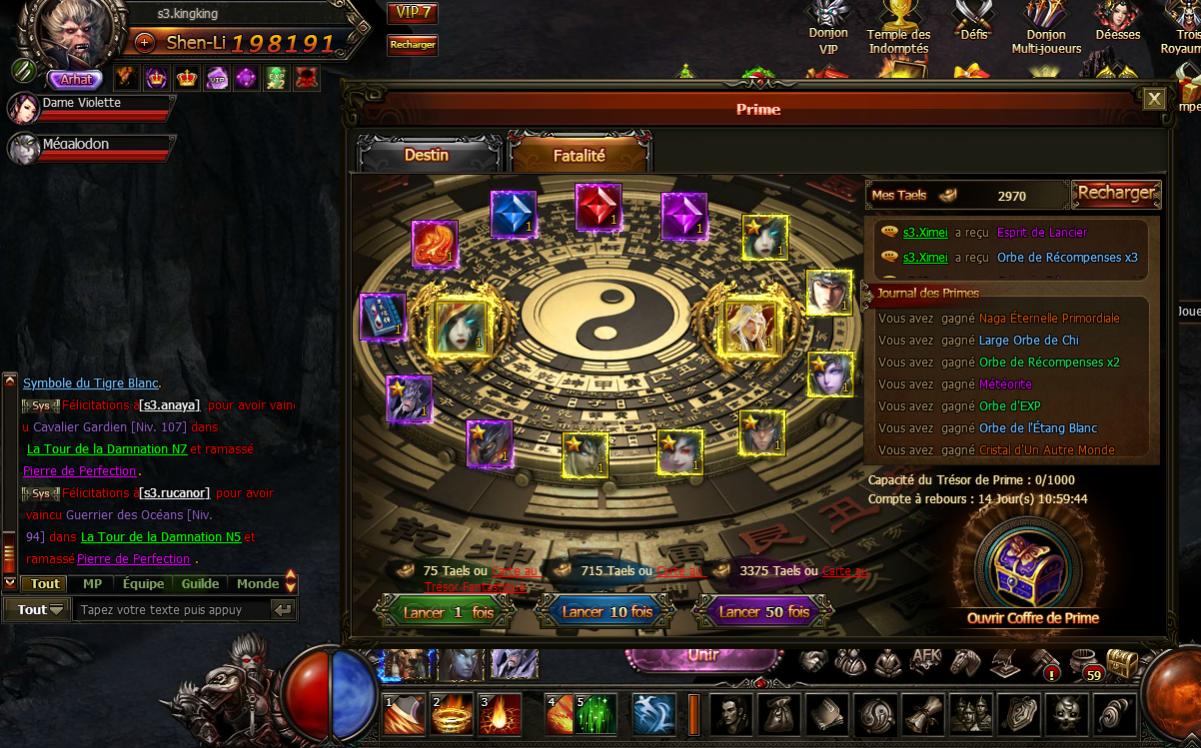Close the Prime window
The image size is (1201, 748).
point(1154,98)
